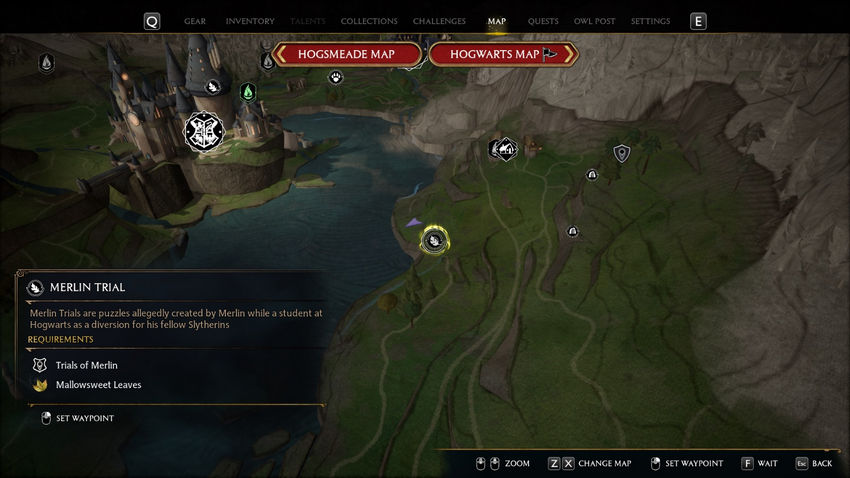
Task: Select the Map tab
Action: pyautogui.click(x=497, y=21)
